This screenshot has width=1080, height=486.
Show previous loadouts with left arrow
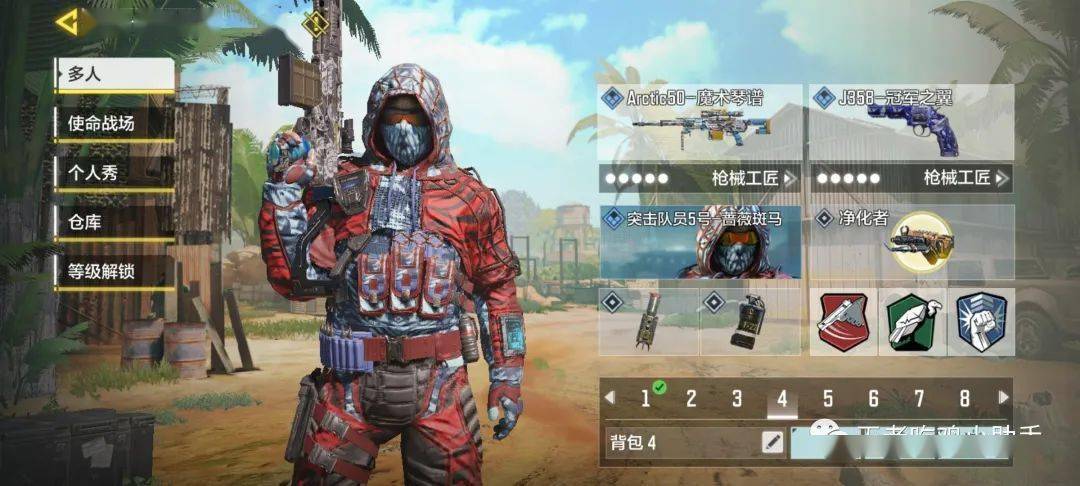click(609, 398)
